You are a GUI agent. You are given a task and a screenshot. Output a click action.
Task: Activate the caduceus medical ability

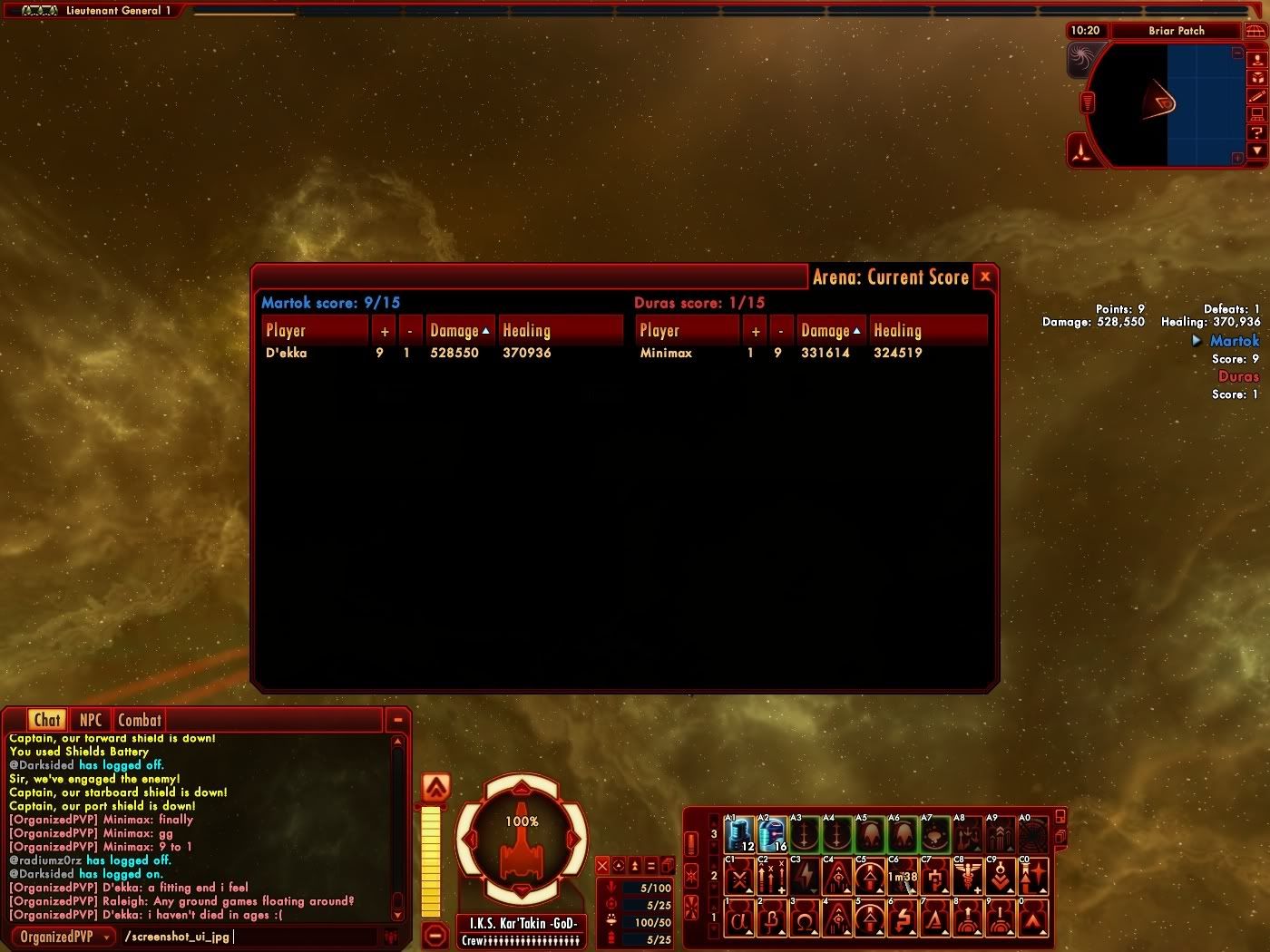coord(968,877)
